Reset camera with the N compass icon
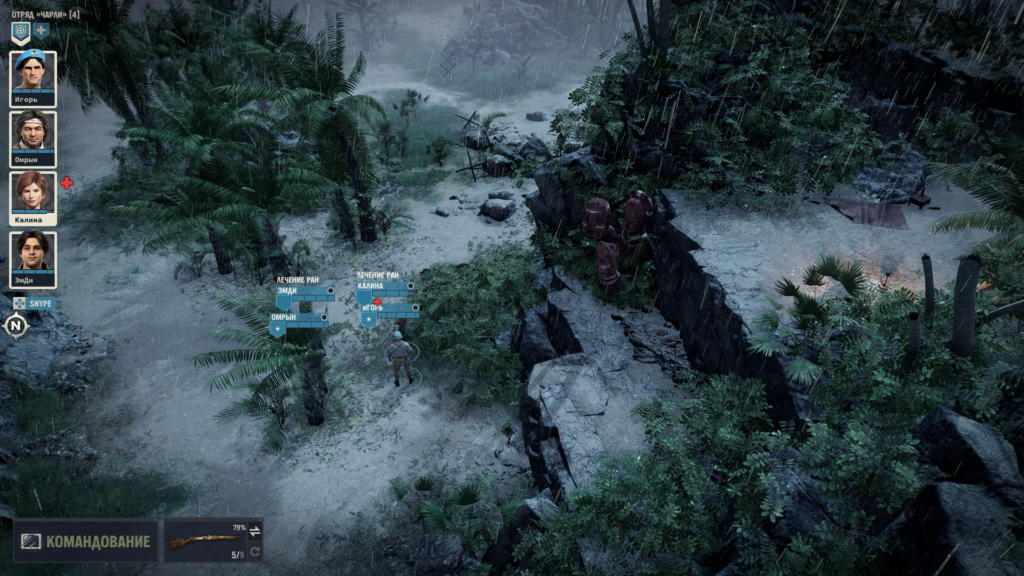 point(15,325)
